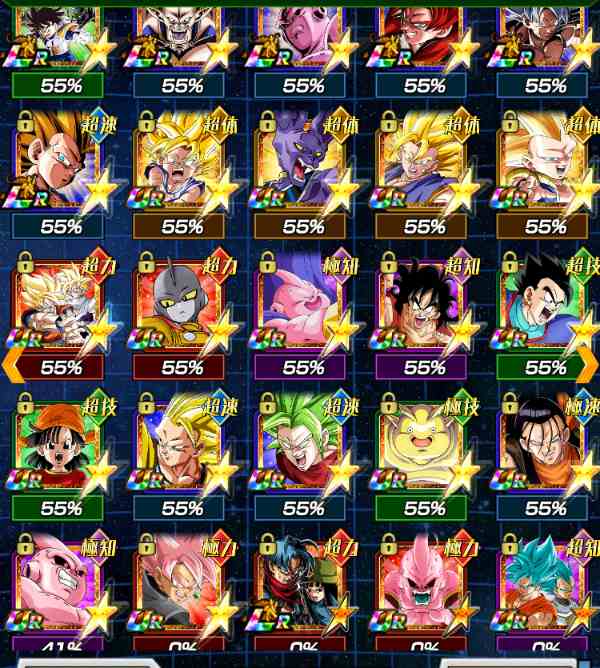Select the Trunks and Mai card

303,585
